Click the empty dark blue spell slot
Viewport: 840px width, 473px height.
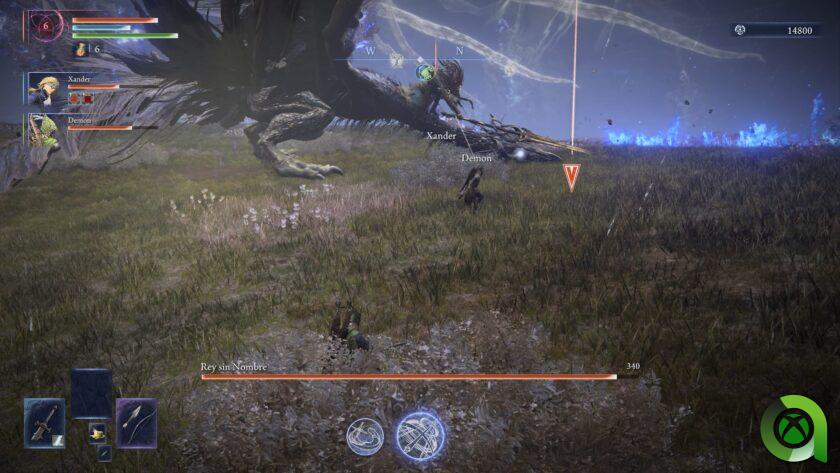tap(91, 393)
